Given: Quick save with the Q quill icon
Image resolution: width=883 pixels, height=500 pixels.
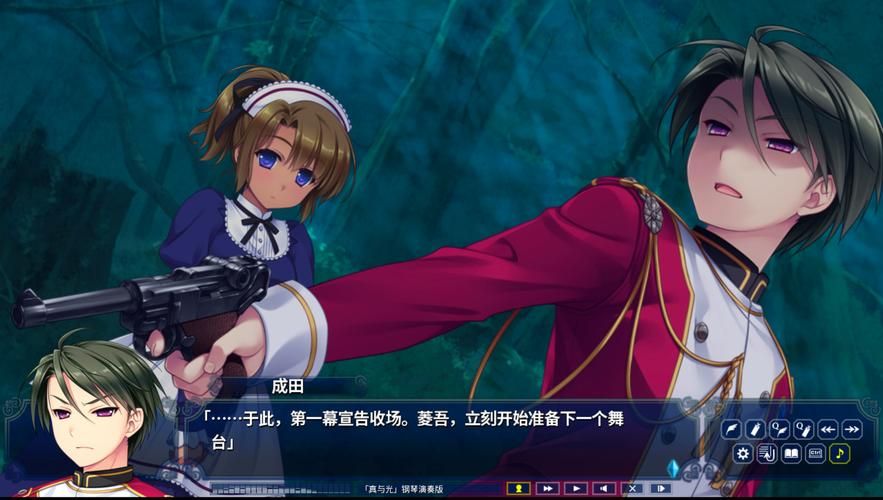Looking at the screenshot, I should (x=779, y=429).
